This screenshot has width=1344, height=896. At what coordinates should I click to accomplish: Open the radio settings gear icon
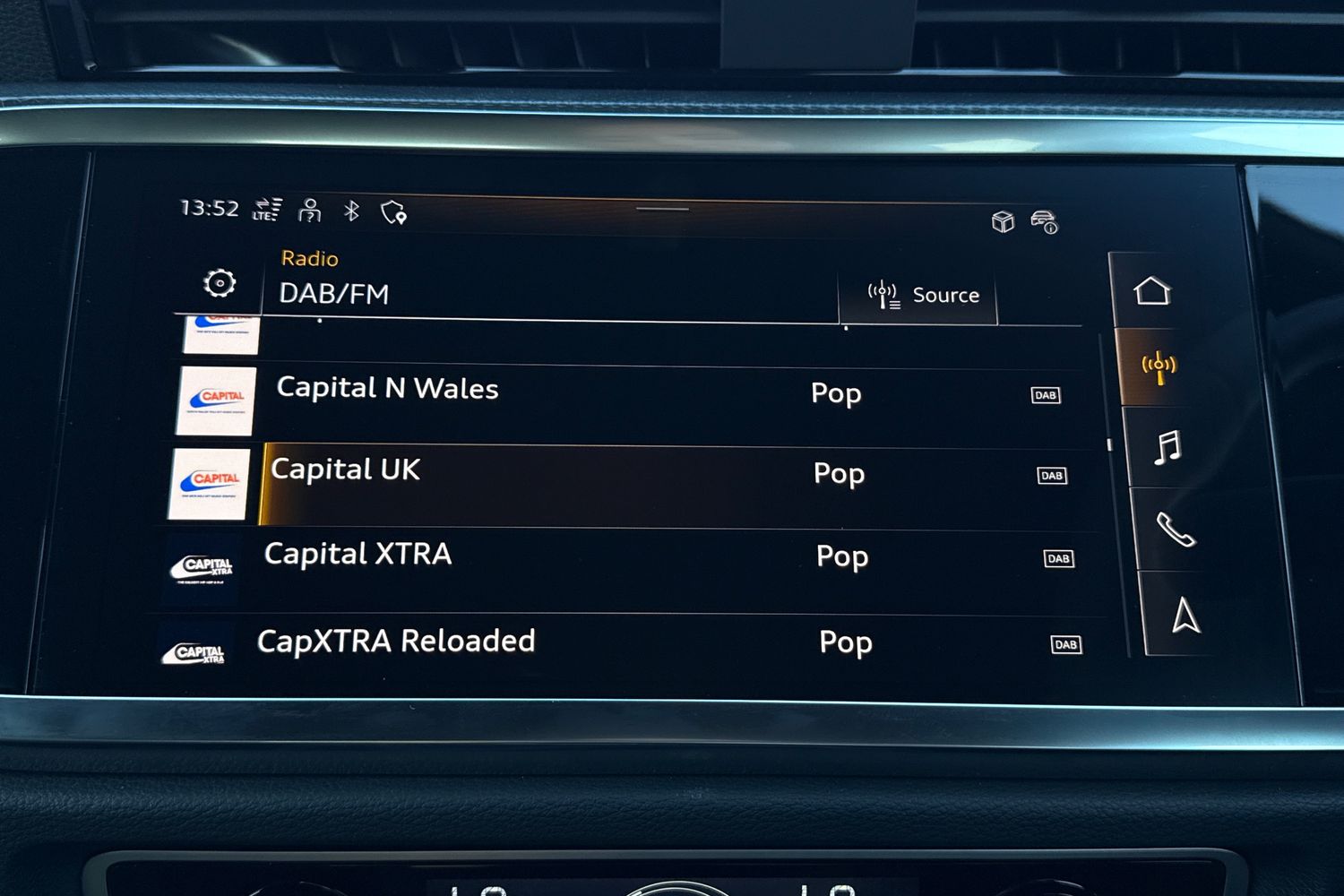pyautogui.click(x=220, y=283)
